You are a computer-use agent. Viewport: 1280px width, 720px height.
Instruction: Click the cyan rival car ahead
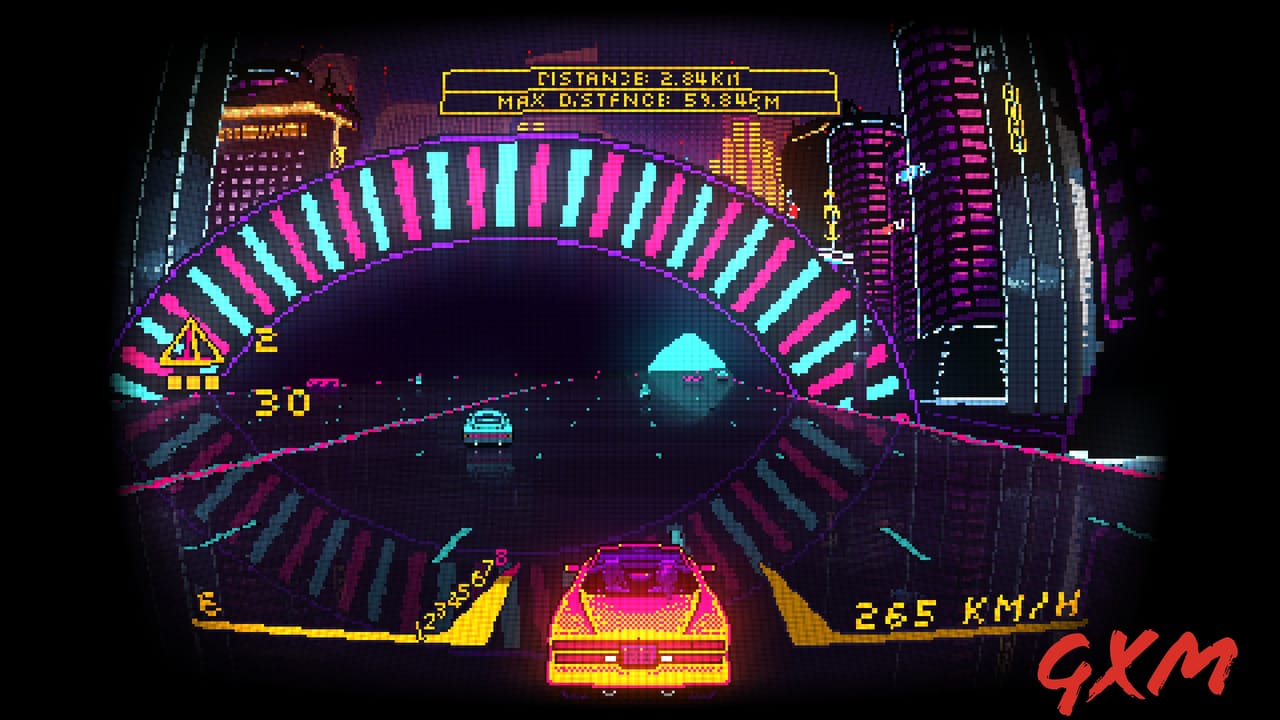tap(487, 428)
